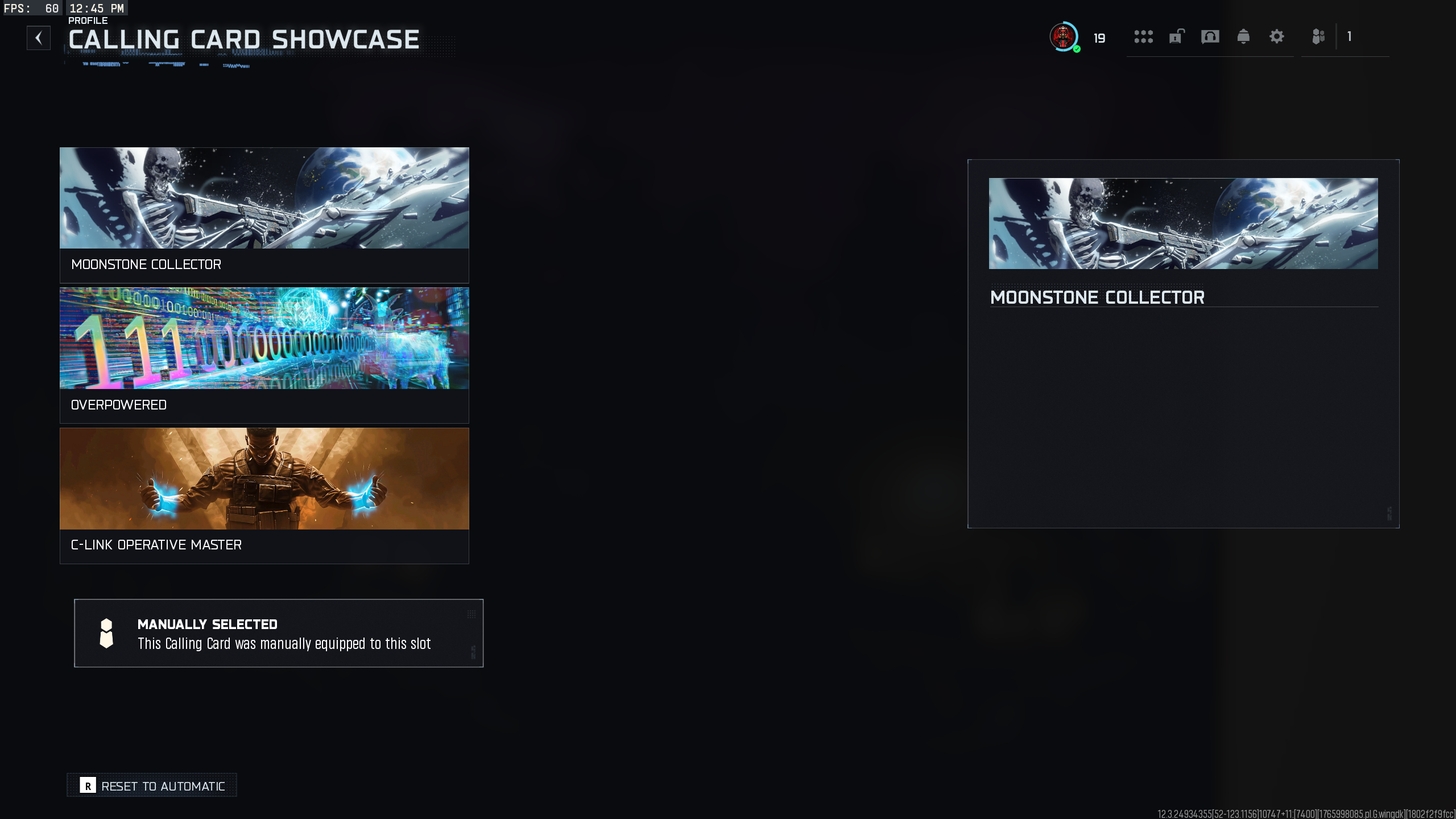
Task: Click the back arrow to exit showcase
Action: tap(39, 38)
